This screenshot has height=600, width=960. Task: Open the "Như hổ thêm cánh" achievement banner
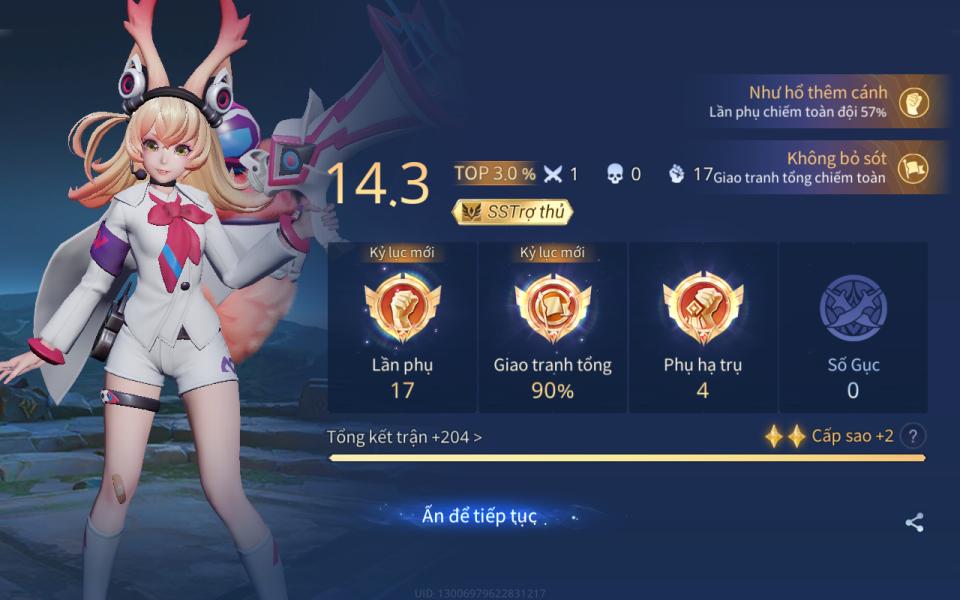pos(820,101)
